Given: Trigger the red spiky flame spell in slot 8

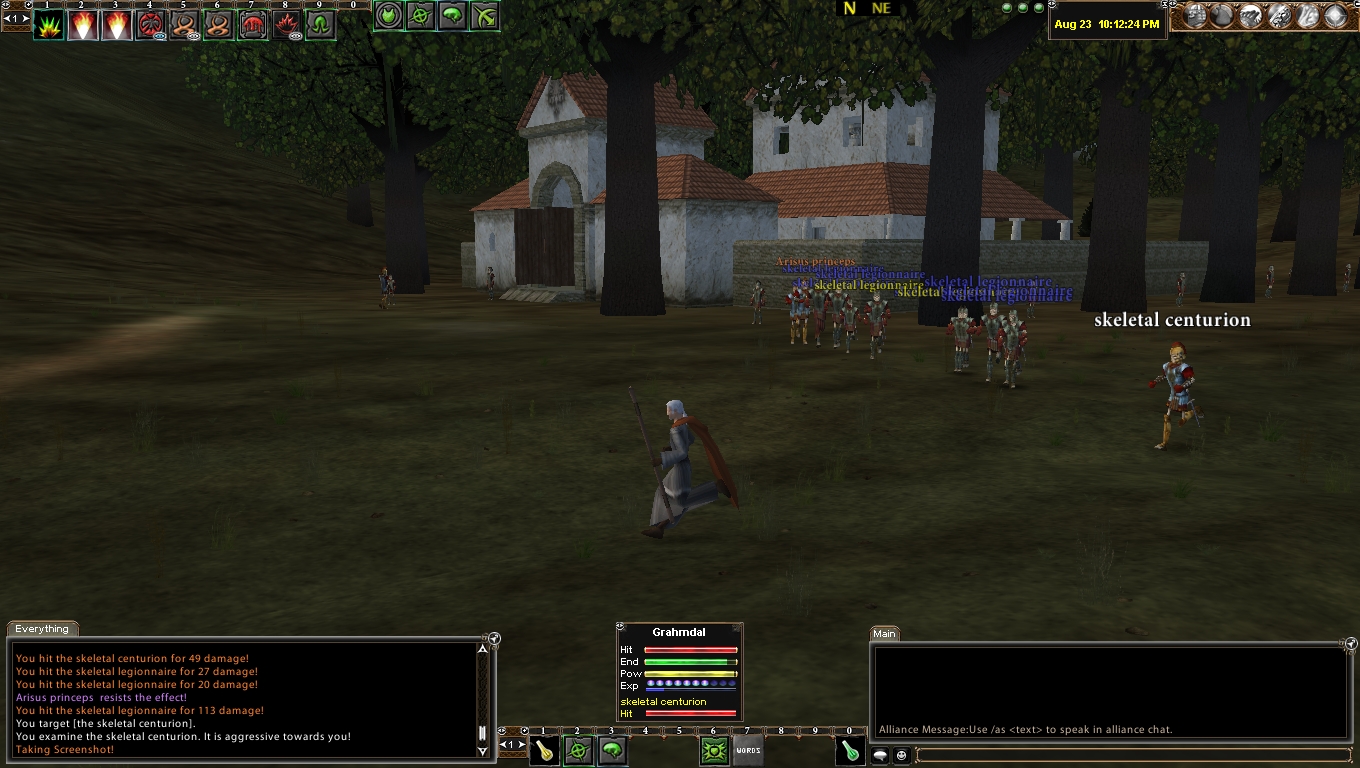Looking at the screenshot, I should (286, 25).
